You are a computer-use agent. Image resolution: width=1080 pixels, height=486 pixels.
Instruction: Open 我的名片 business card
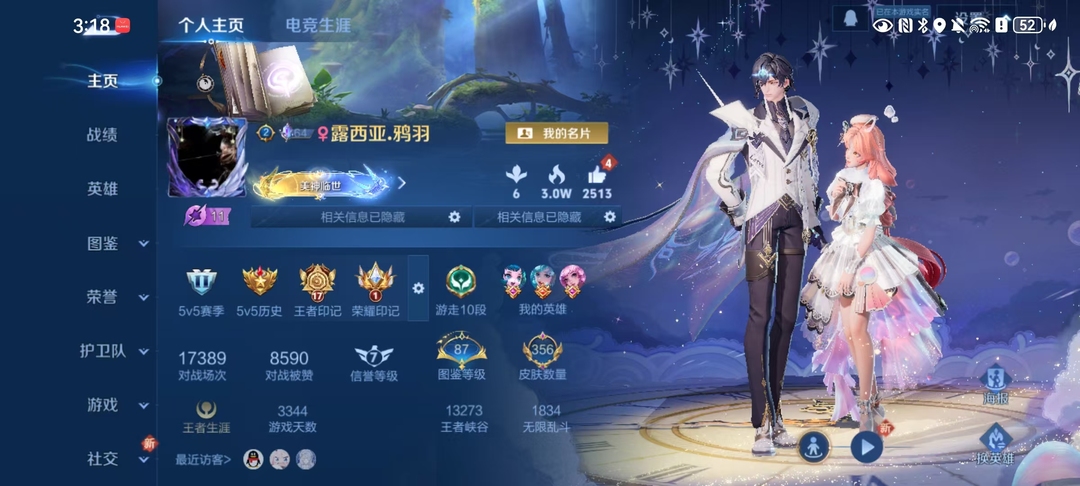557,133
